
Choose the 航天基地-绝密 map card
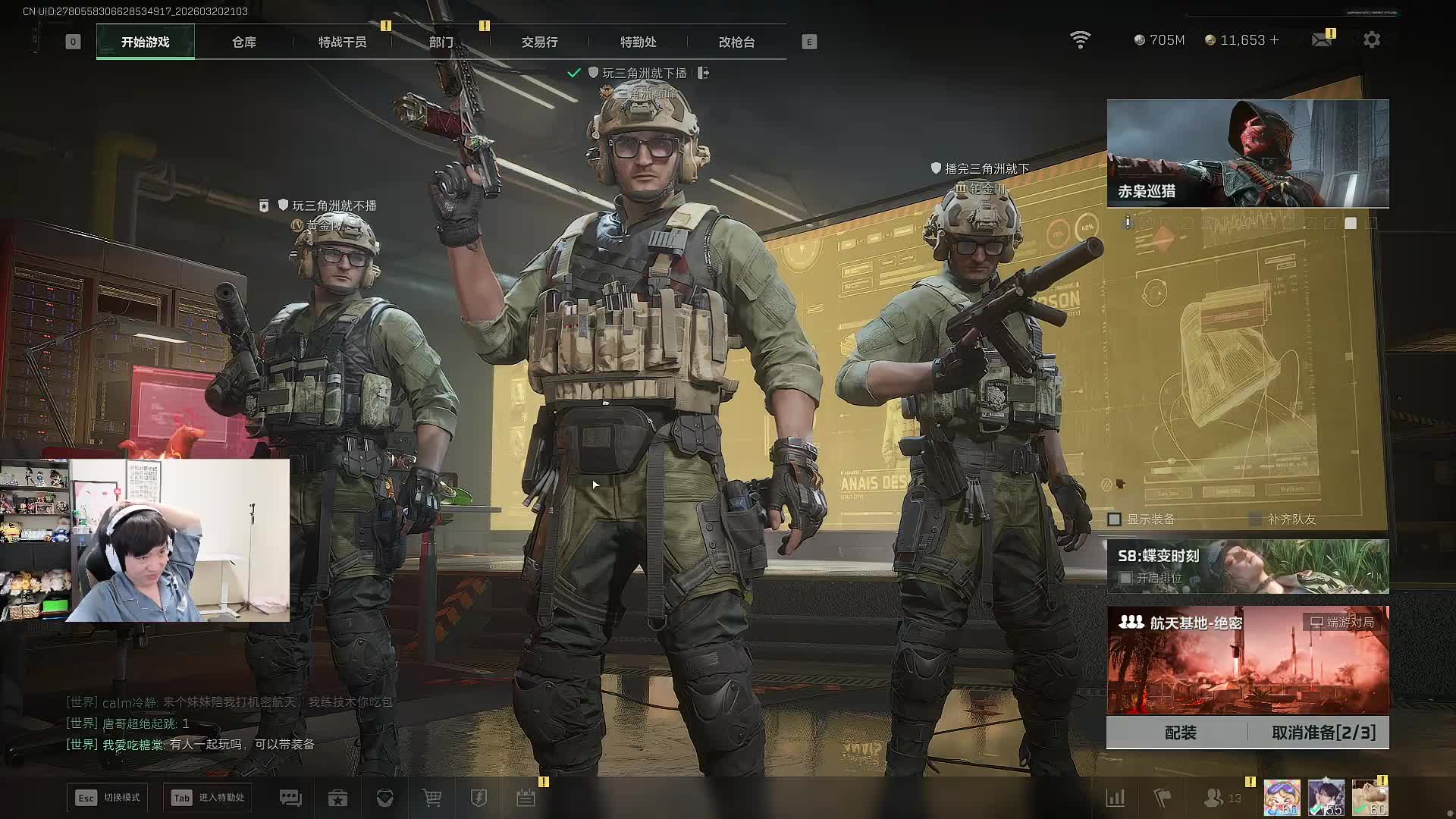[x=1247, y=660]
